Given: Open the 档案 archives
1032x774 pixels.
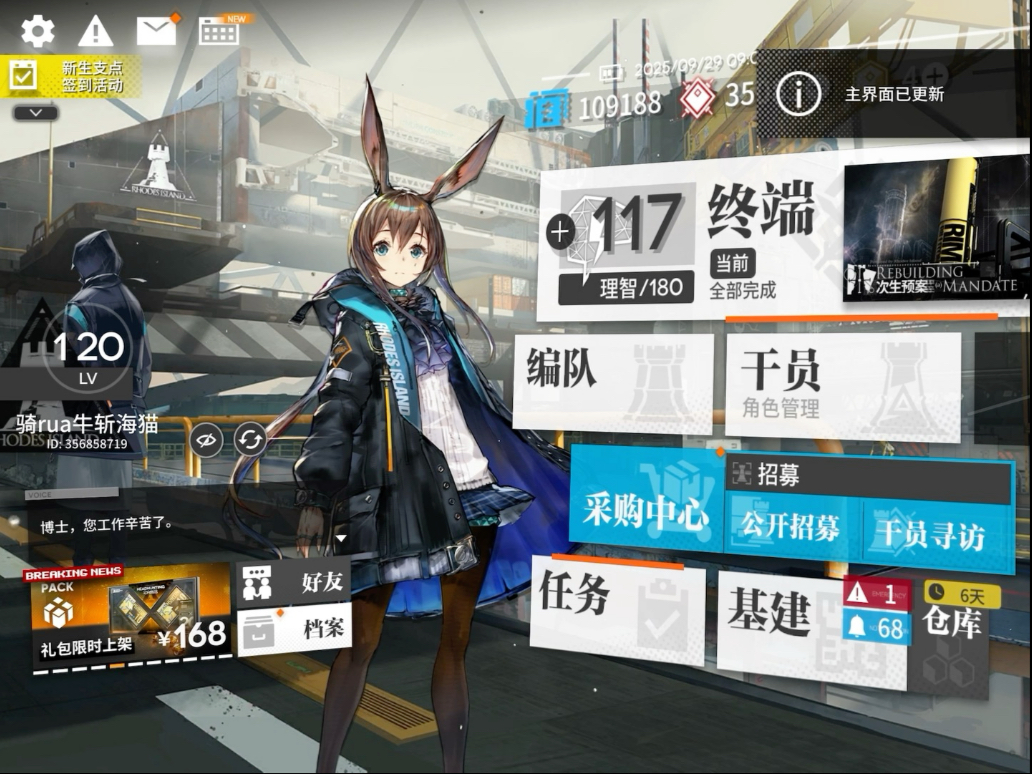Looking at the screenshot, I should point(294,630).
